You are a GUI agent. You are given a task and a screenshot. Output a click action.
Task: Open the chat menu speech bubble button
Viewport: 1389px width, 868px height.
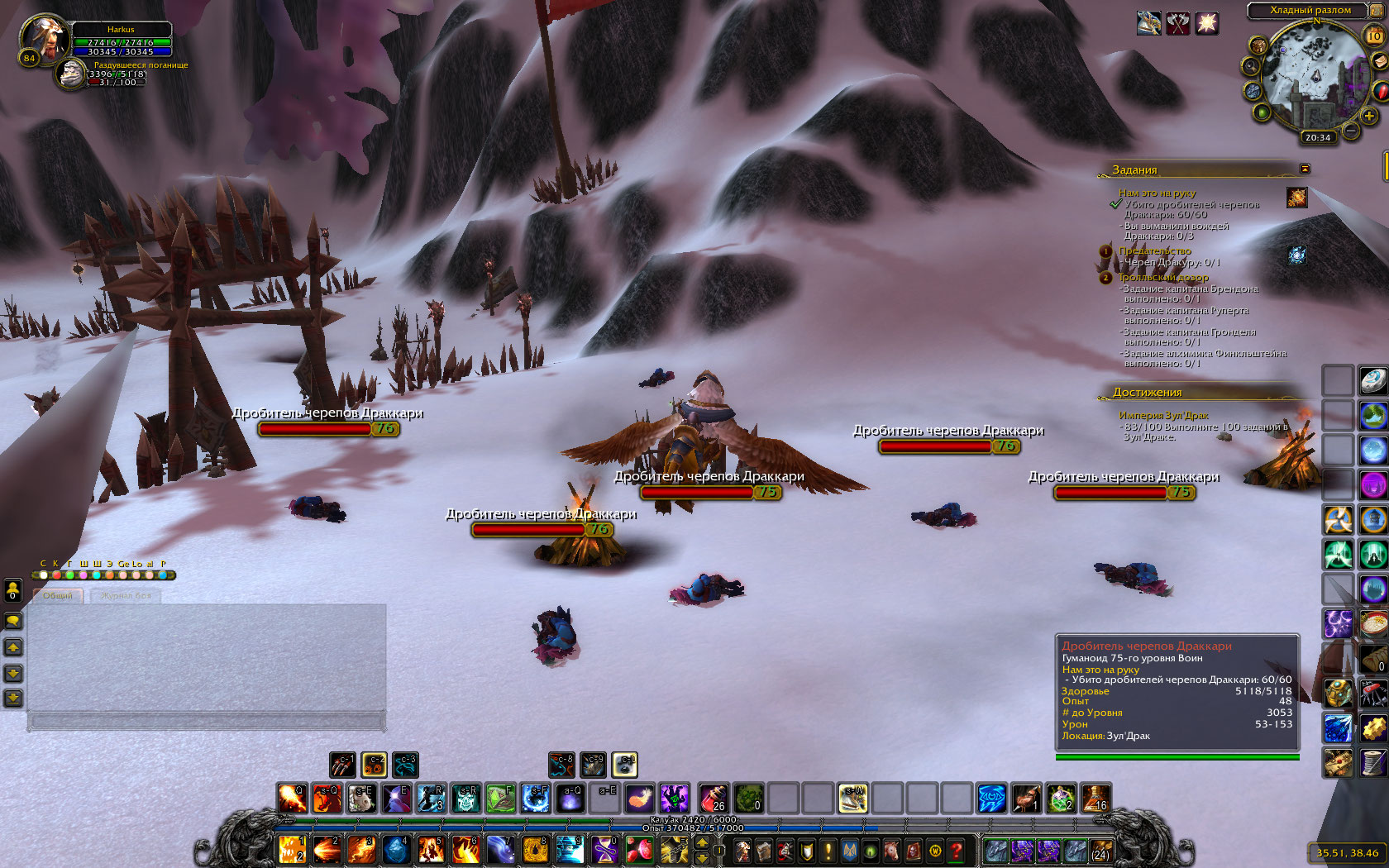(x=13, y=621)
